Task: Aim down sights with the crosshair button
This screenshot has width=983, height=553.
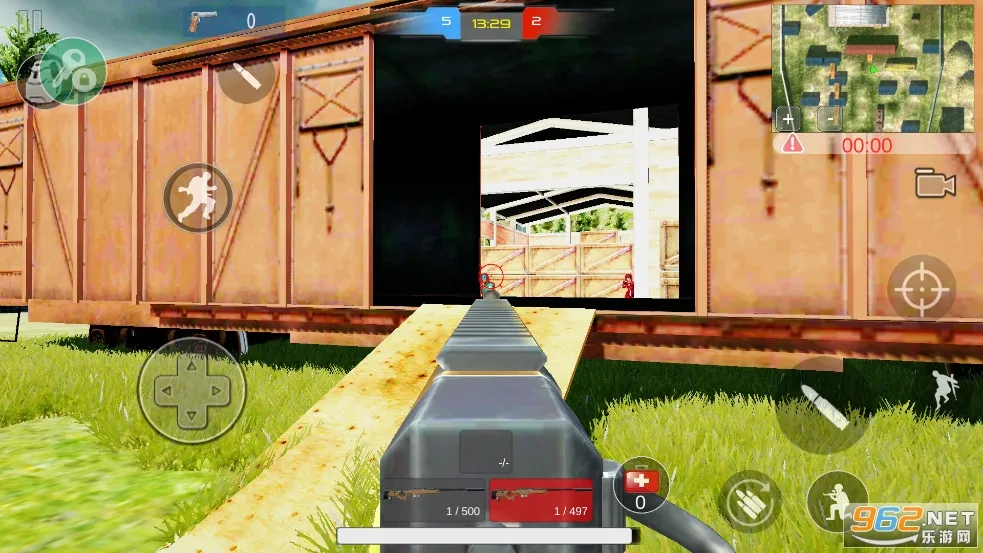Action: 921,289
